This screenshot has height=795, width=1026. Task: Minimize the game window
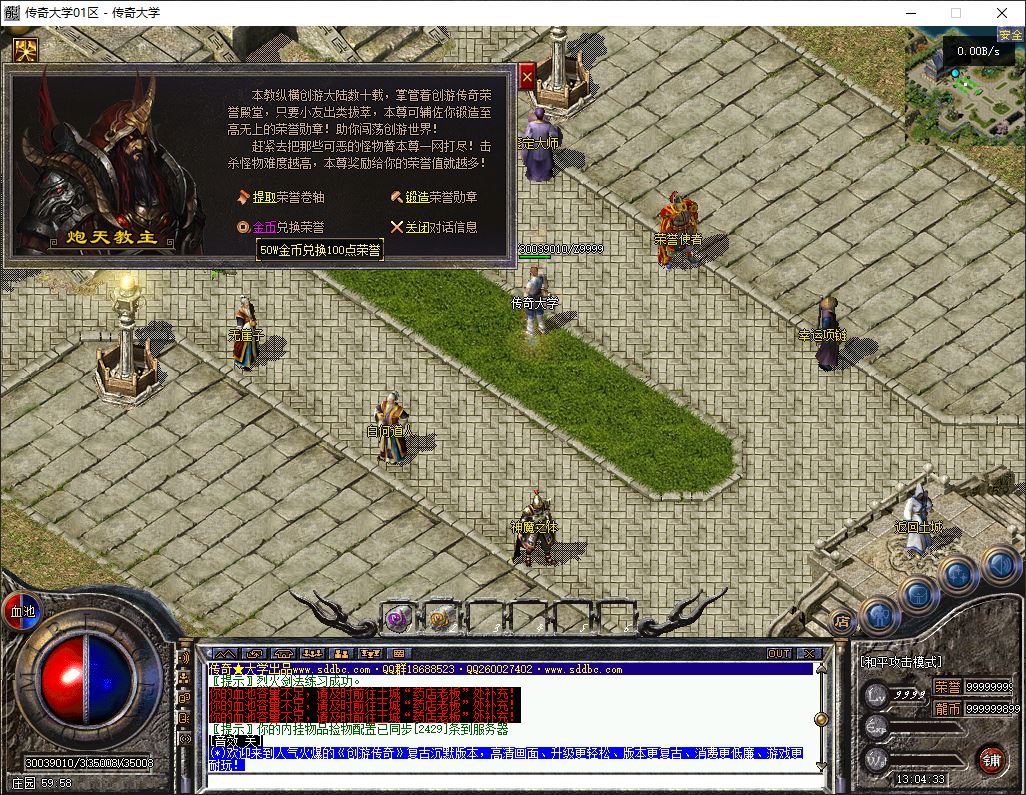(909, 13)
